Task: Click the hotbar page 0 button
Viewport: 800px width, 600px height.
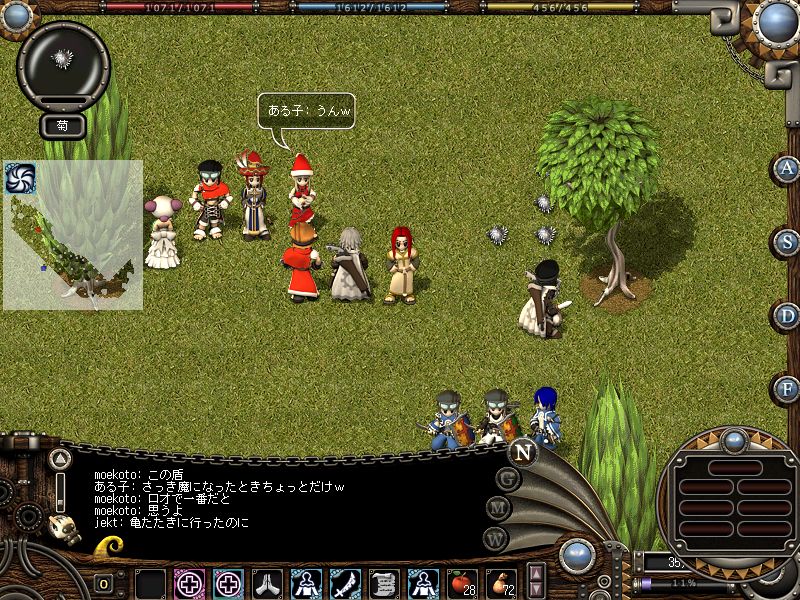Action: coord(103,584)
